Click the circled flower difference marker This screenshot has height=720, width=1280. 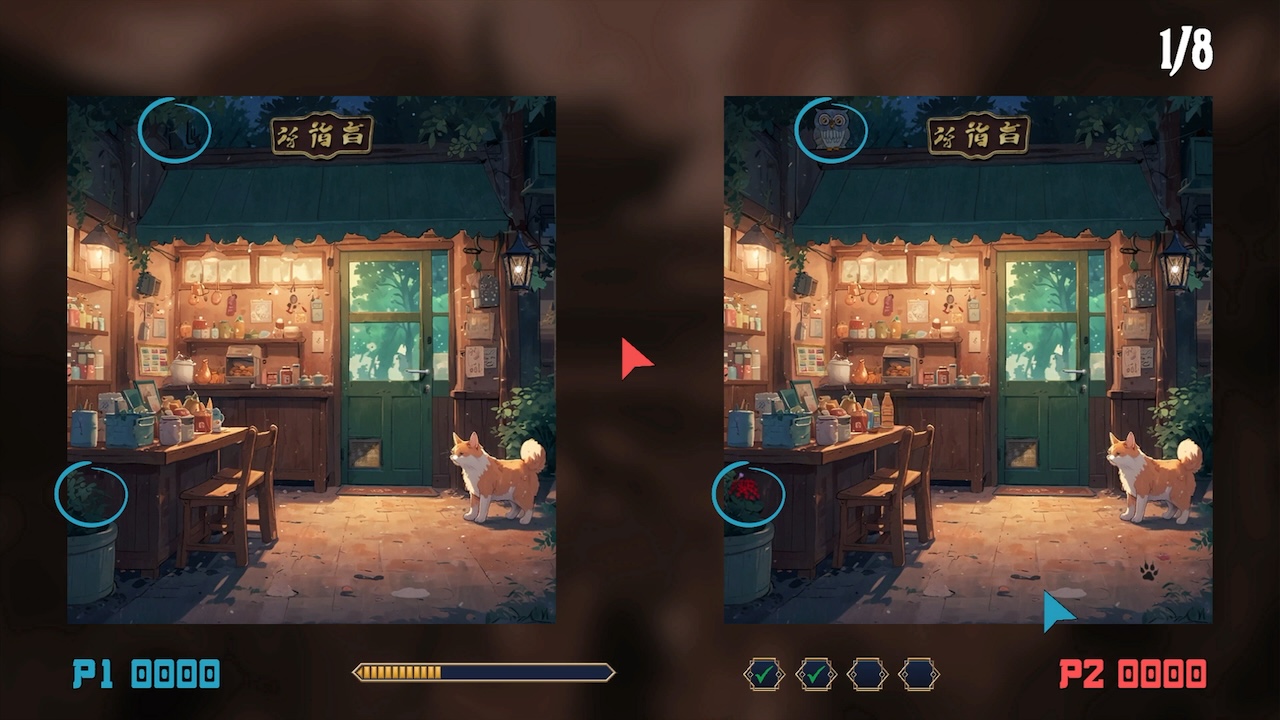[x=751, y=490]
